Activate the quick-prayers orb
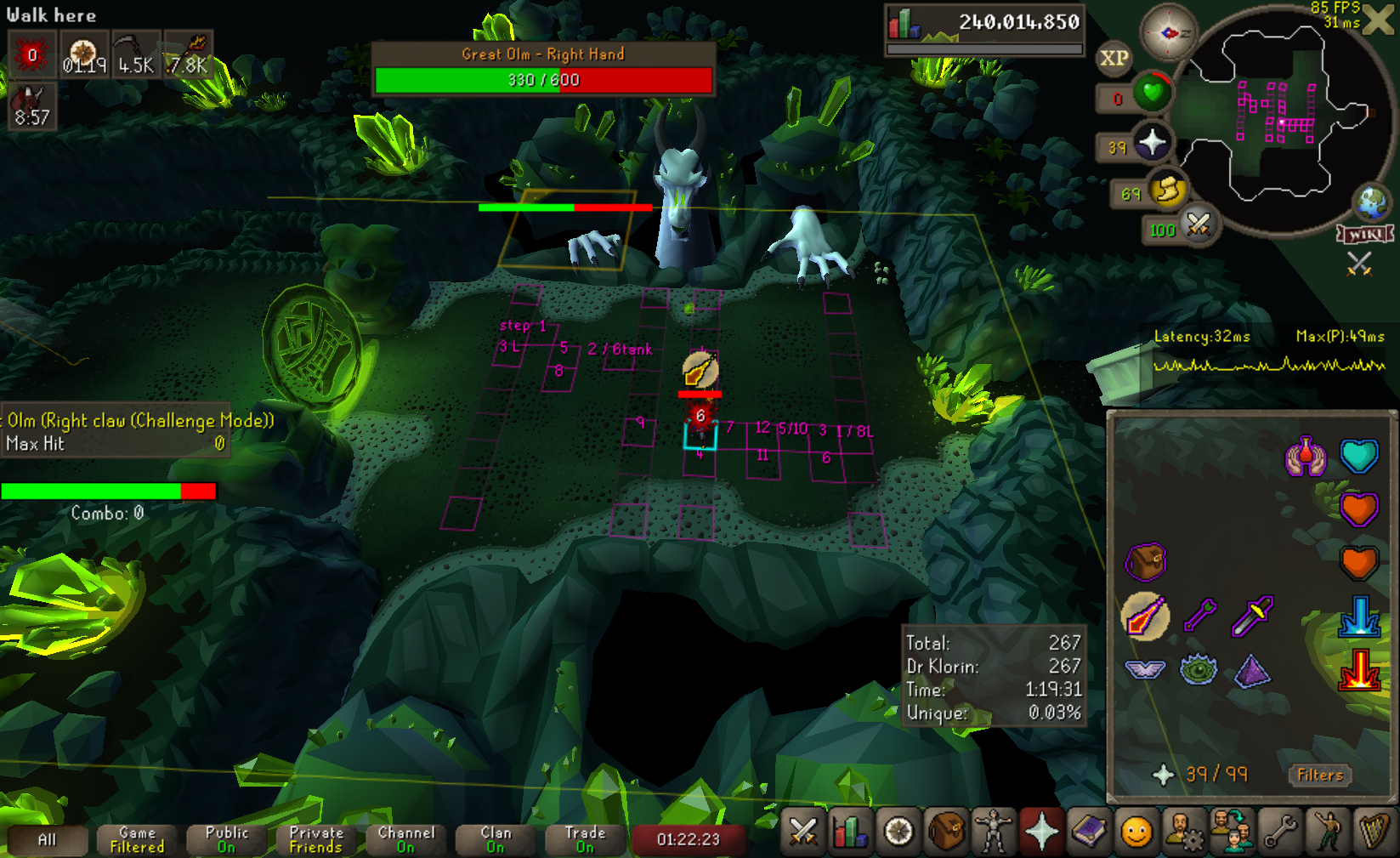The width and height of the screenshot is (1400, 858). coord(1152,143)
